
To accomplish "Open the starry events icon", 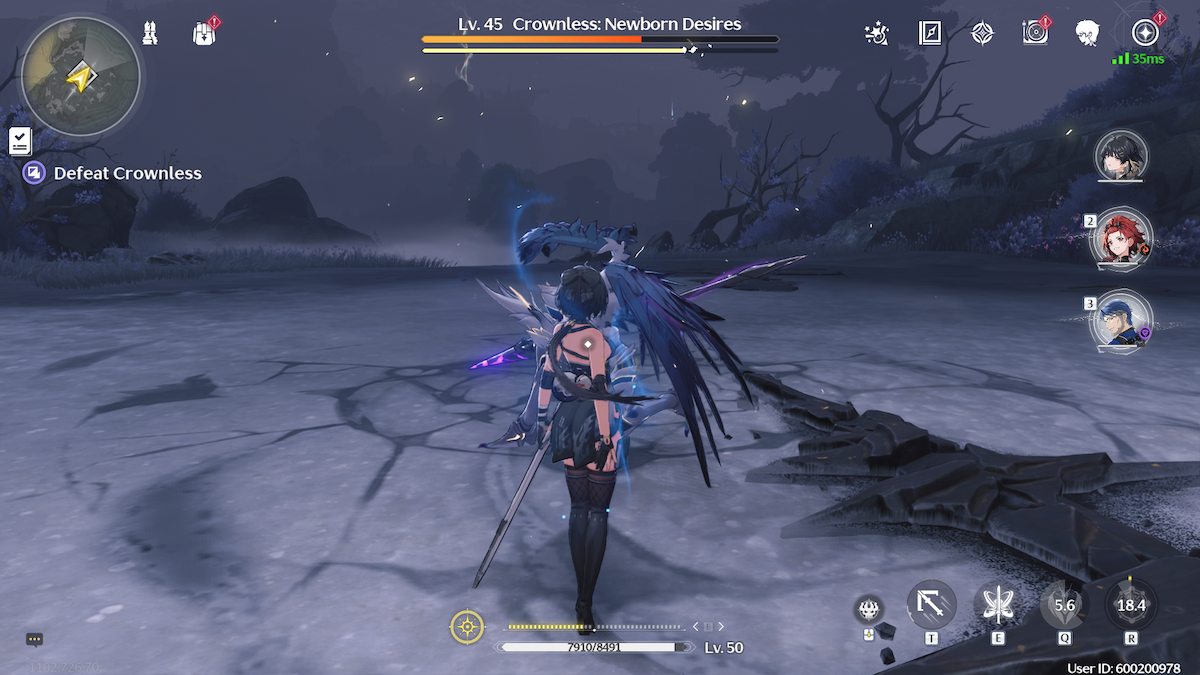I will [877, 33].
